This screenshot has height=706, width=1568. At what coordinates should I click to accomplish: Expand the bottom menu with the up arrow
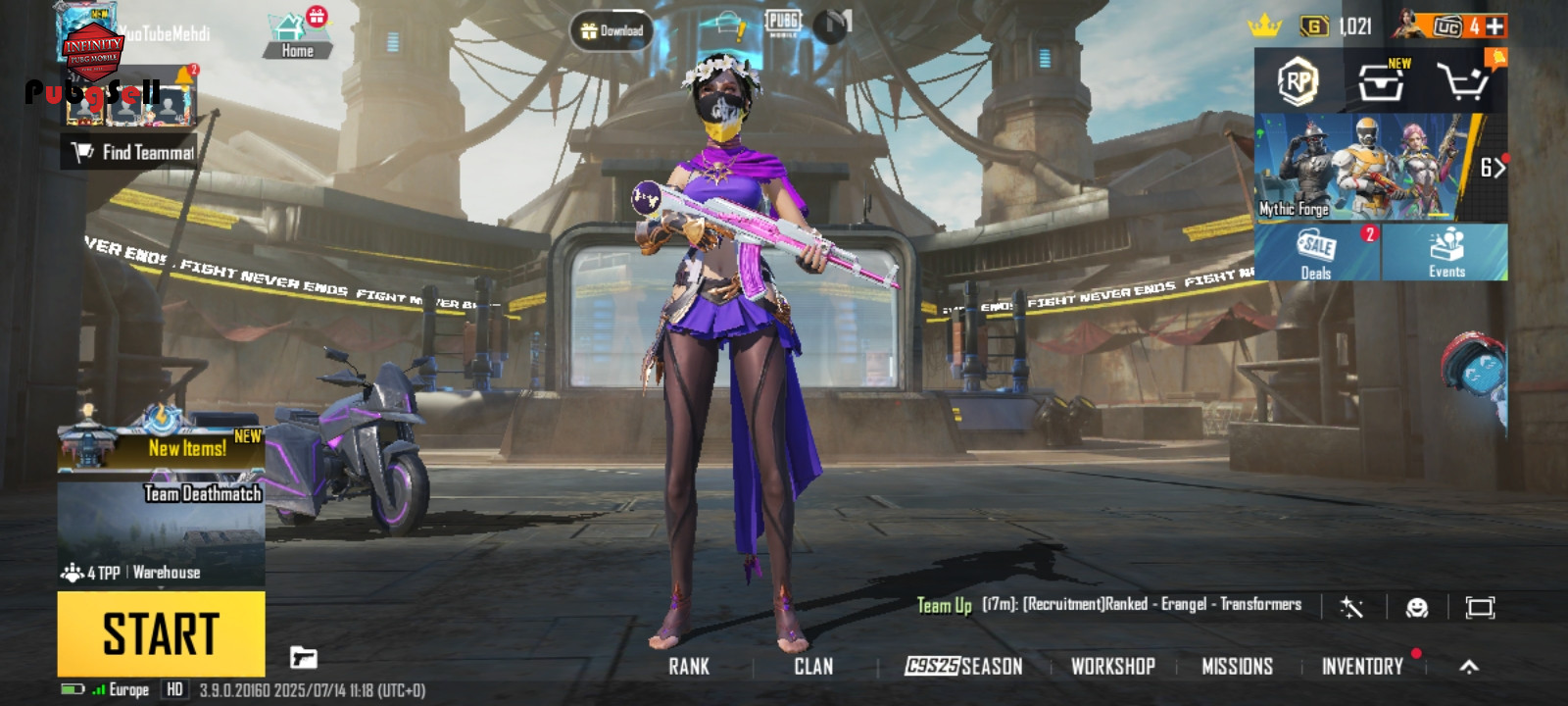(1468, 667)
